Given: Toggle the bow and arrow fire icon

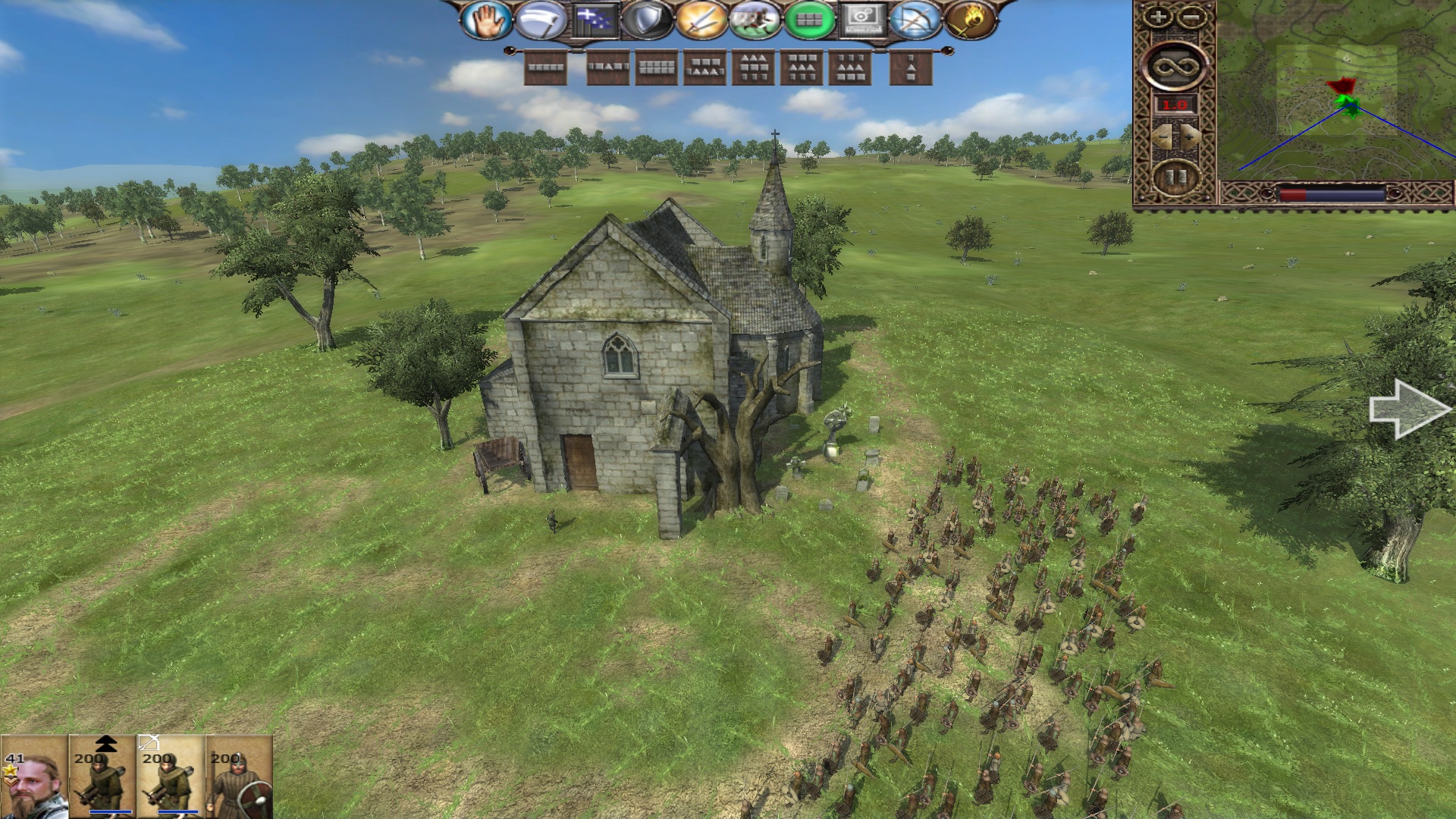Looking at the screenshot, I should pos(916,20).
